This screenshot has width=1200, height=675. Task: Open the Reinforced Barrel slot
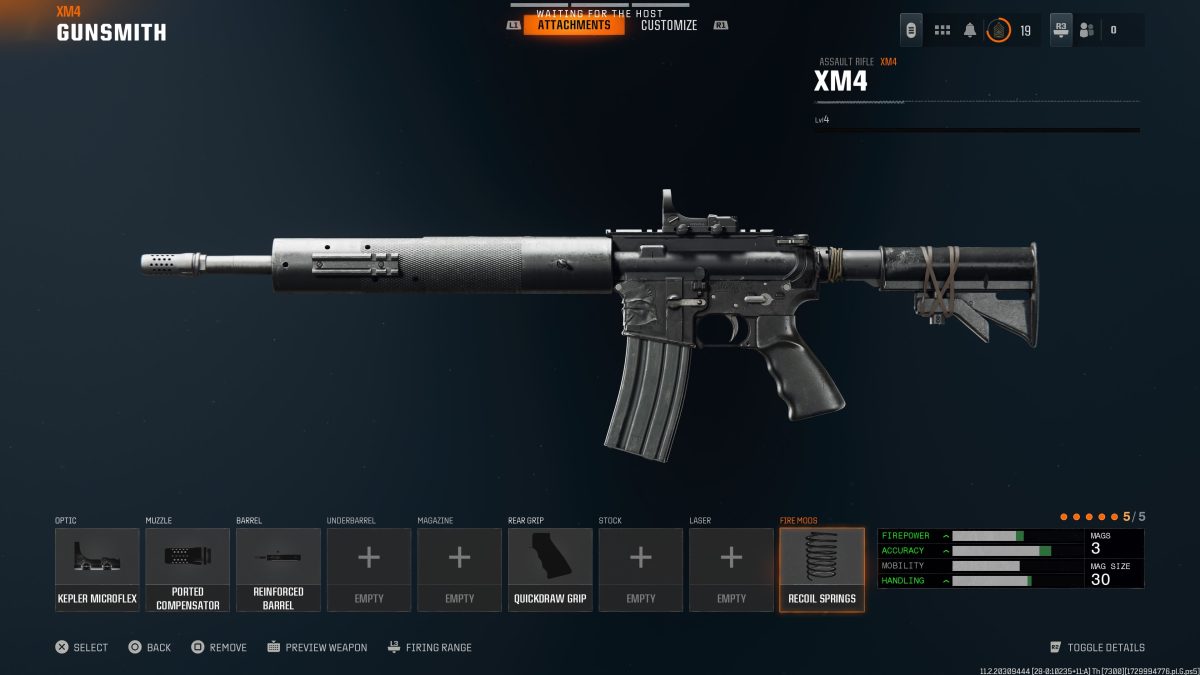278,569
